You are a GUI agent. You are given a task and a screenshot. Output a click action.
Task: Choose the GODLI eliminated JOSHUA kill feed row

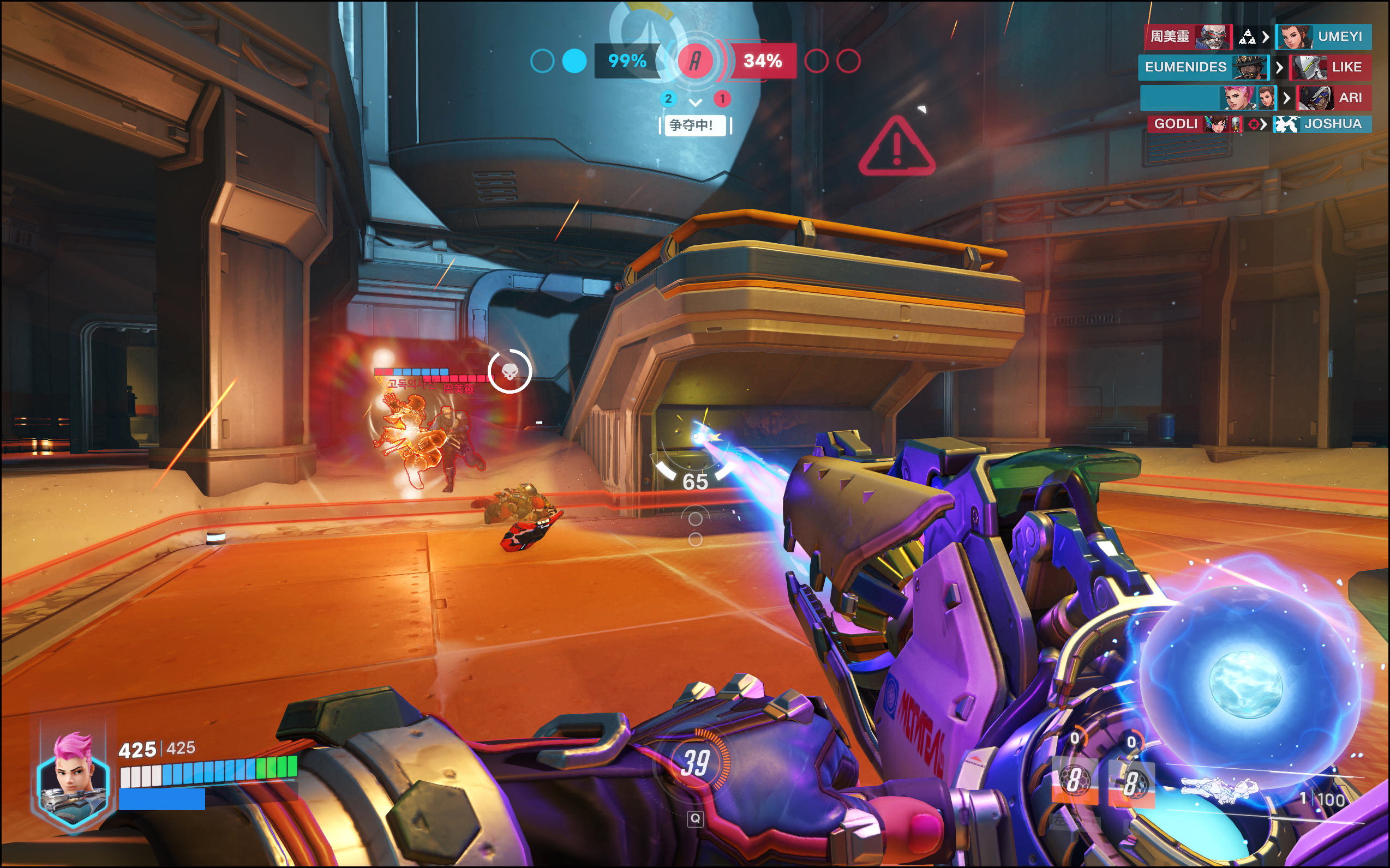1259,124
